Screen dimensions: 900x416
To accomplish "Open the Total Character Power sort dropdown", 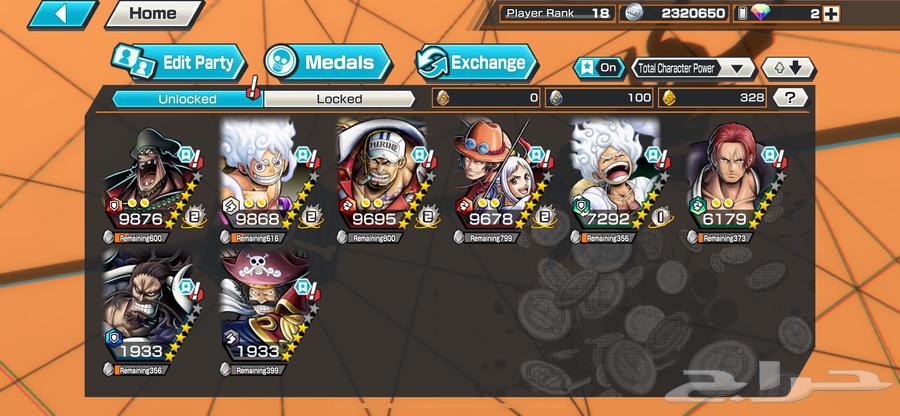I will [693, 68].
